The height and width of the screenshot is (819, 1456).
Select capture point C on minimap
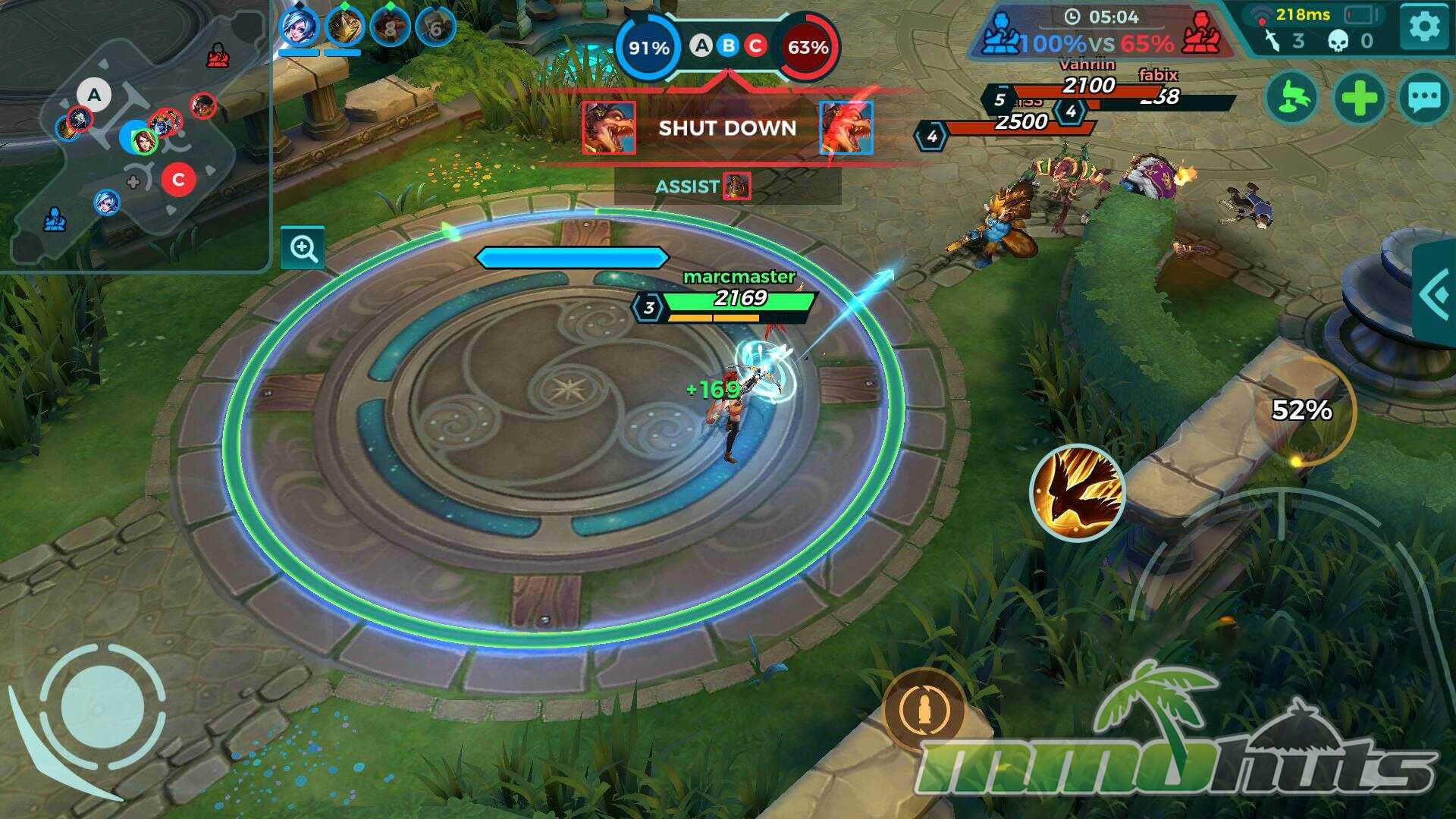(178, 180)
